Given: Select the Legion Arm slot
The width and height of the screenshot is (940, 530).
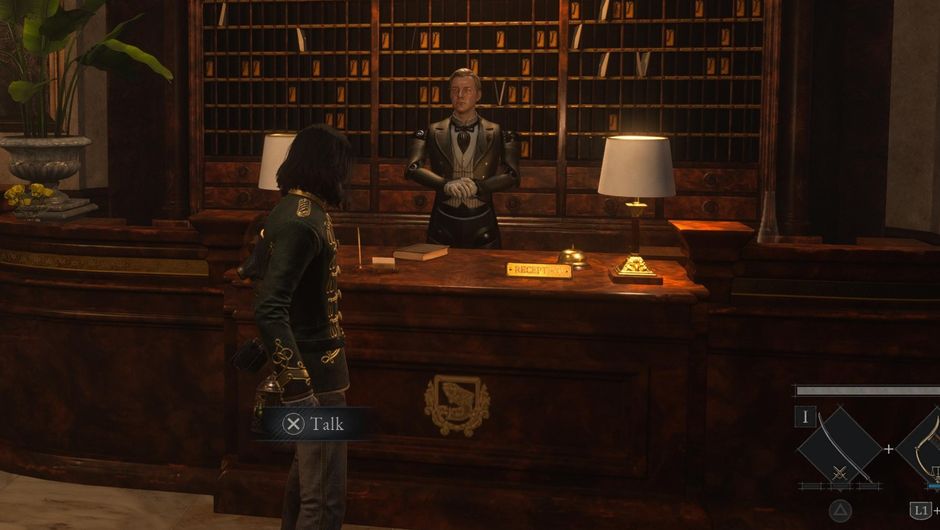Looking at the screenshot, I should pyautogui.click(x=925, y=446).
